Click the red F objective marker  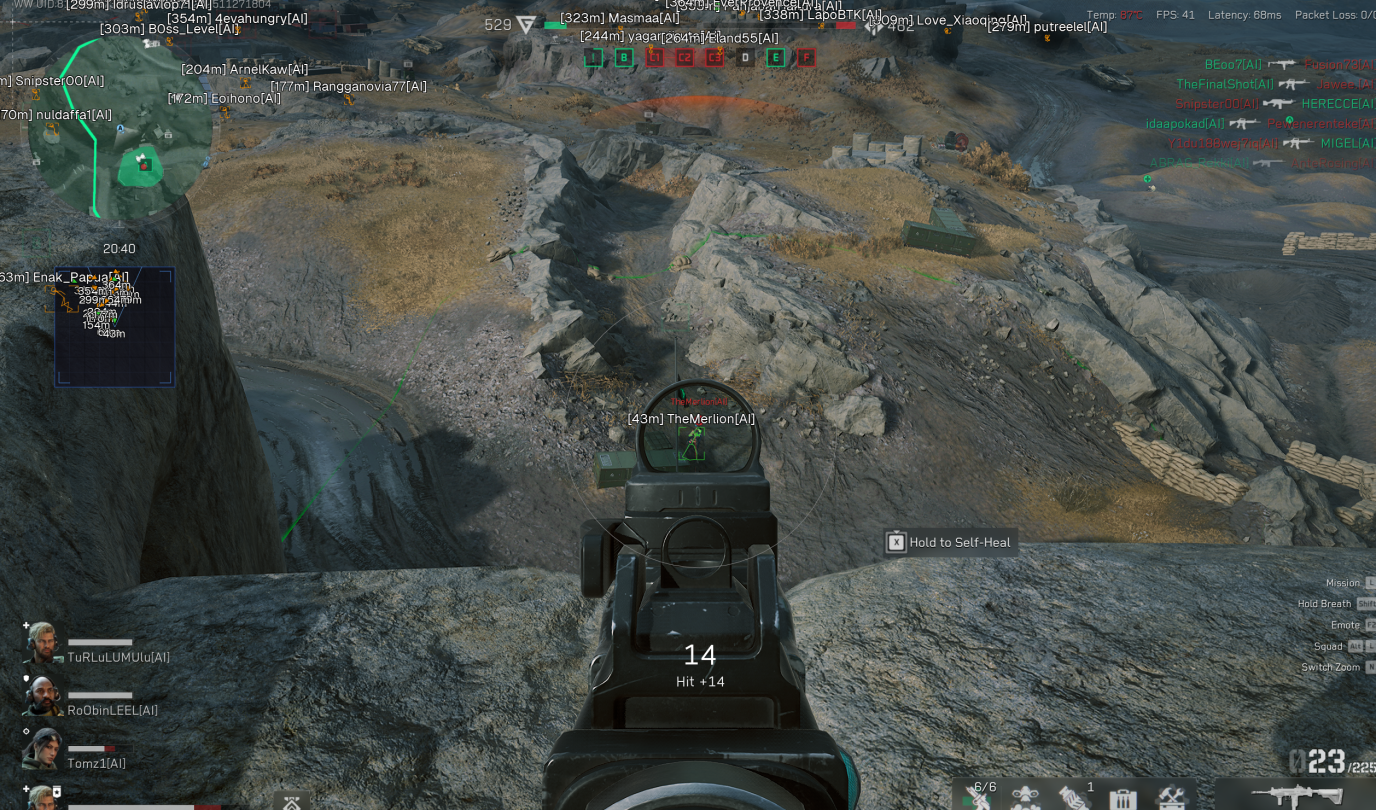806,58
